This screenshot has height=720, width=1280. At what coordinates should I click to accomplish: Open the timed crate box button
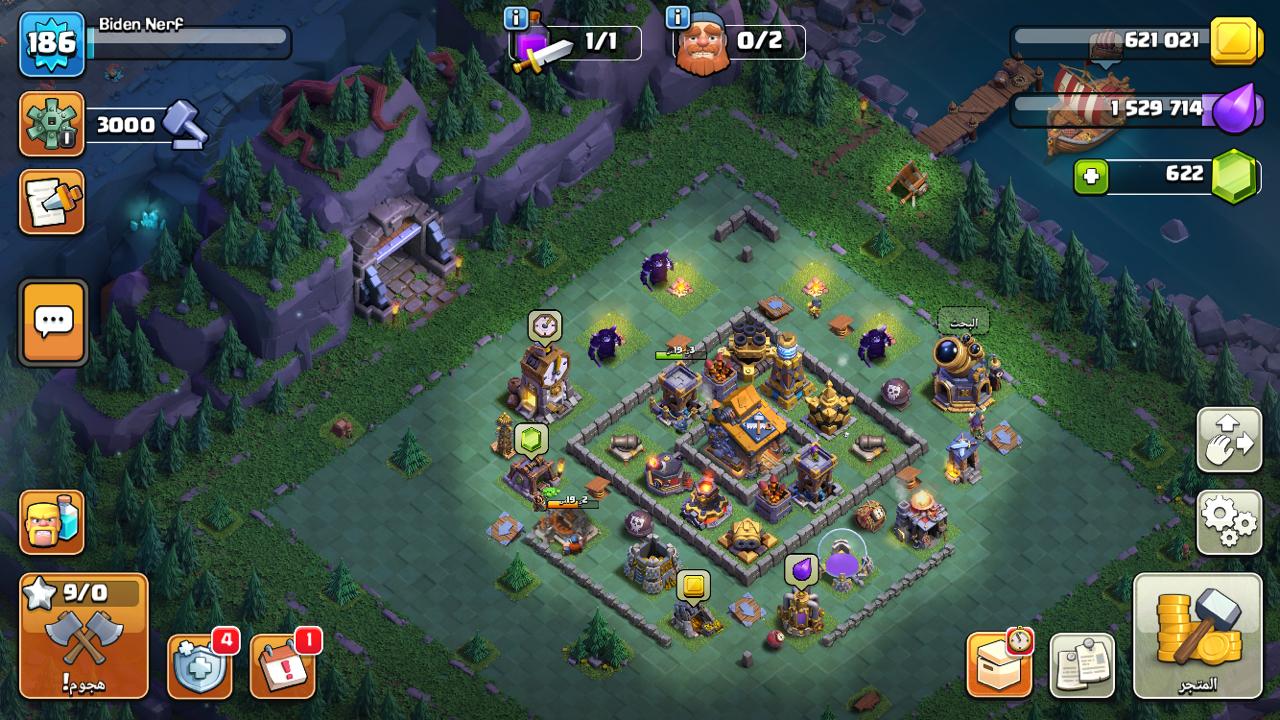(x=999, y=665)
